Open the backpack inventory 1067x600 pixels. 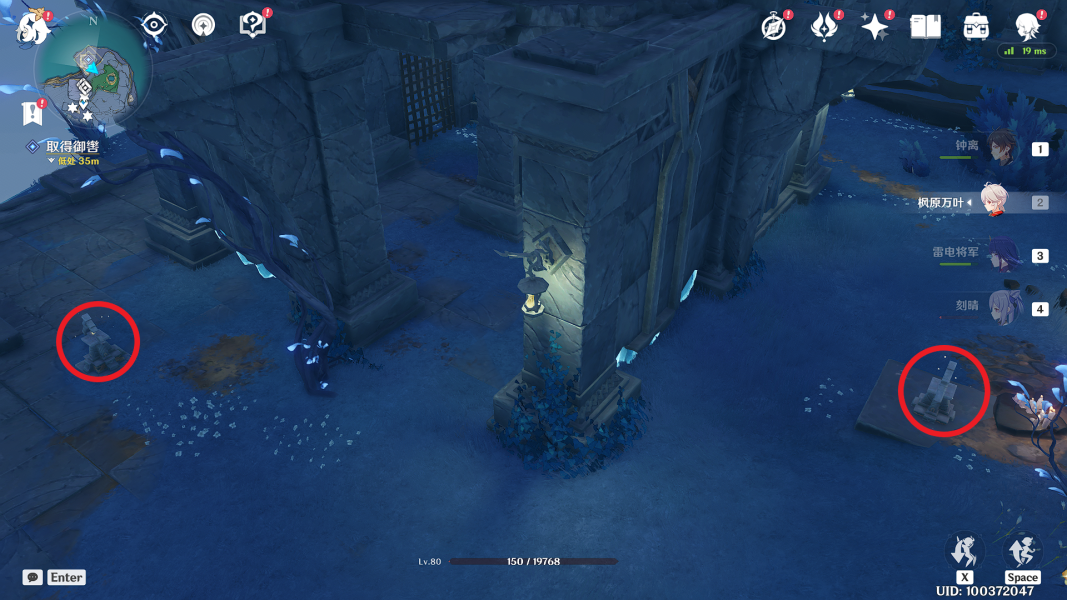pyautogui.click(x=976, y=27)
